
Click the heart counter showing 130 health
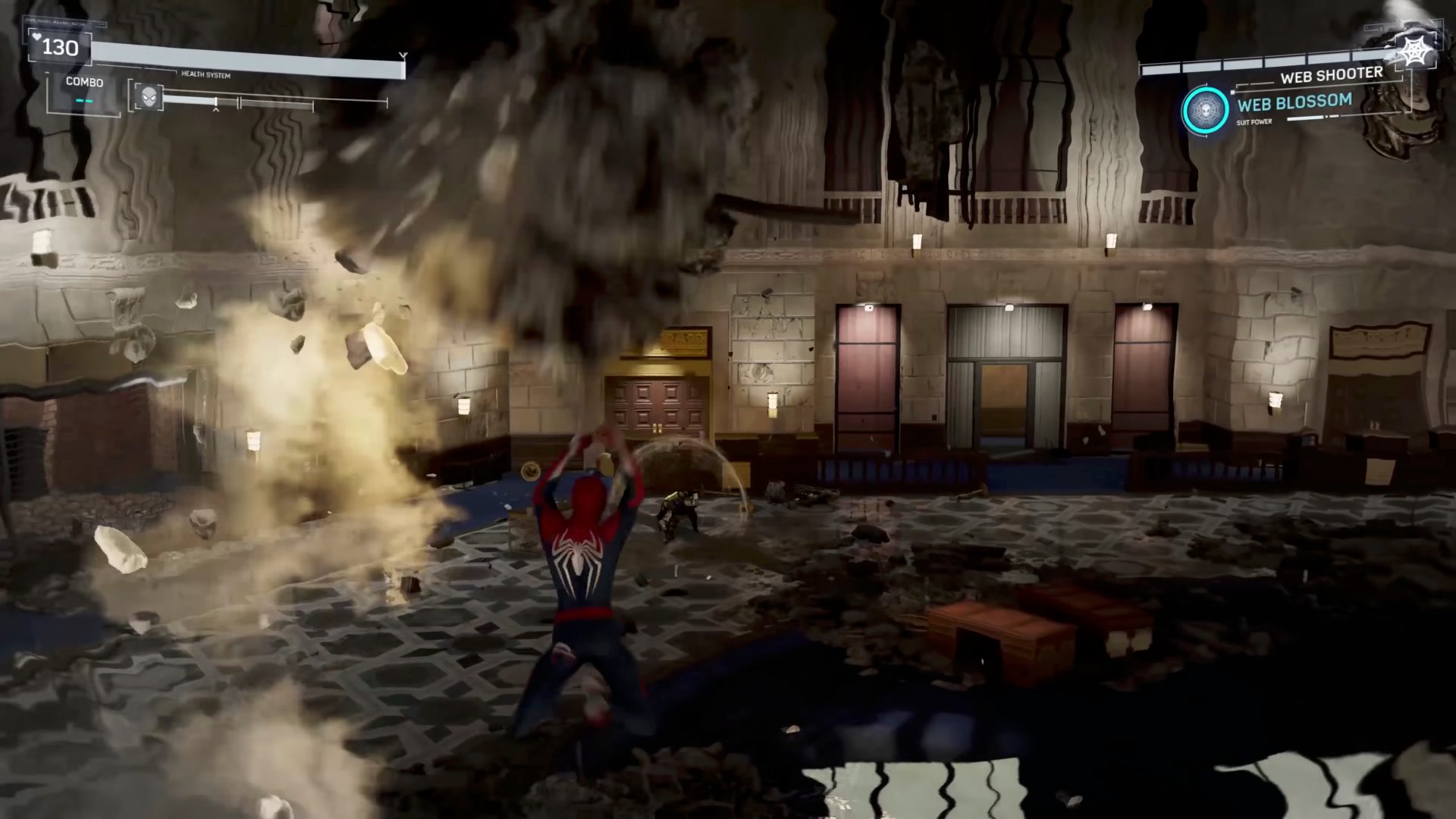pyautogui.click(x=61, y=47)
